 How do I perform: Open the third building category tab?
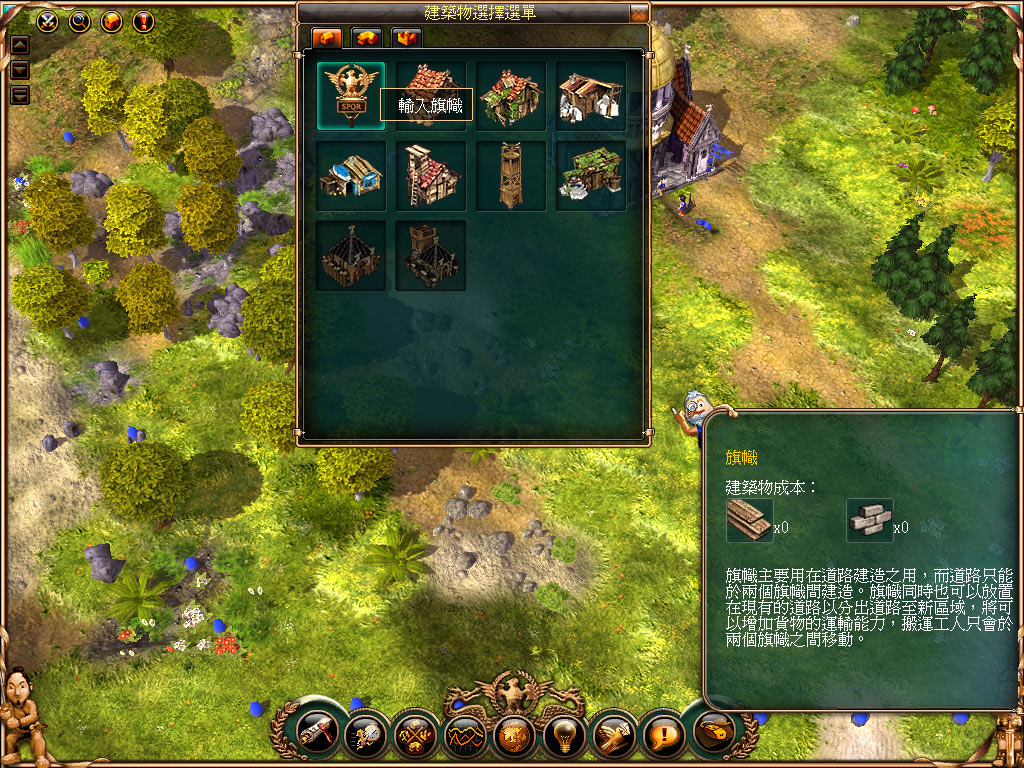406,38
